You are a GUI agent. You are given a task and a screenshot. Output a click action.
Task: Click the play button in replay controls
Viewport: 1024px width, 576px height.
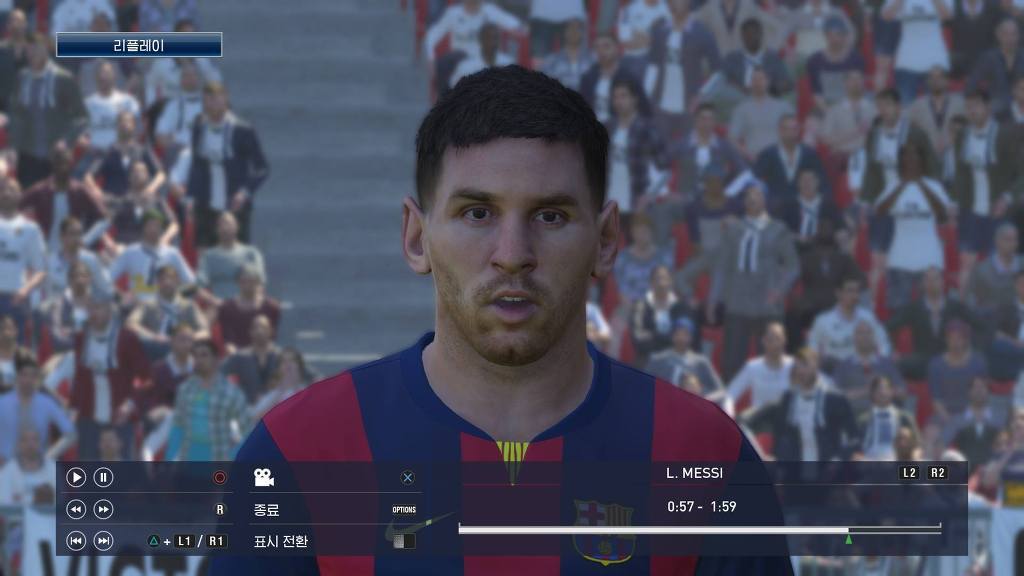point(76,478)
